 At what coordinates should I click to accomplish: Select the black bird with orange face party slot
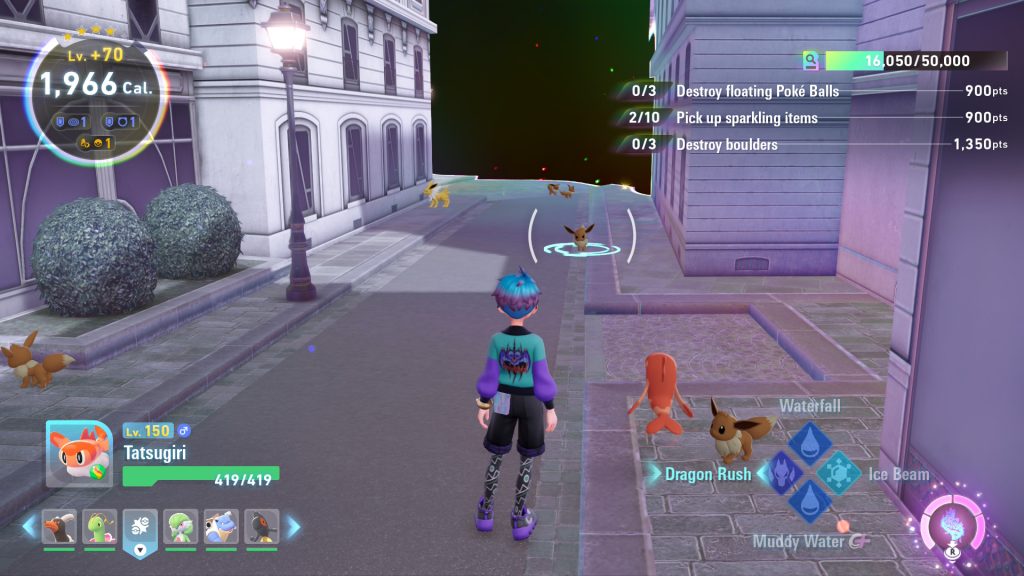click(x=262, y=527)
